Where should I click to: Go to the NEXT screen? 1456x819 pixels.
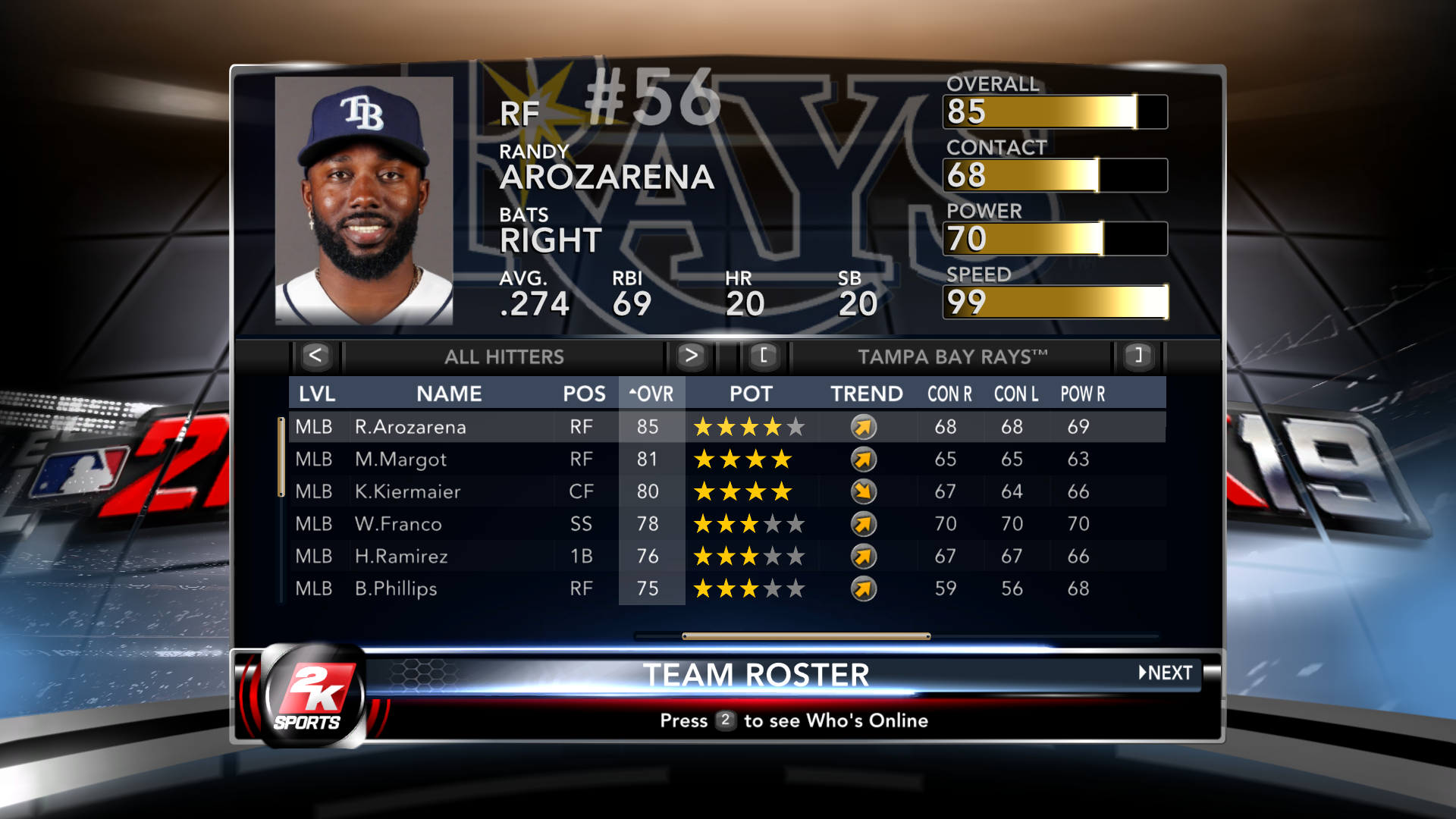(x=1166, y=673)
